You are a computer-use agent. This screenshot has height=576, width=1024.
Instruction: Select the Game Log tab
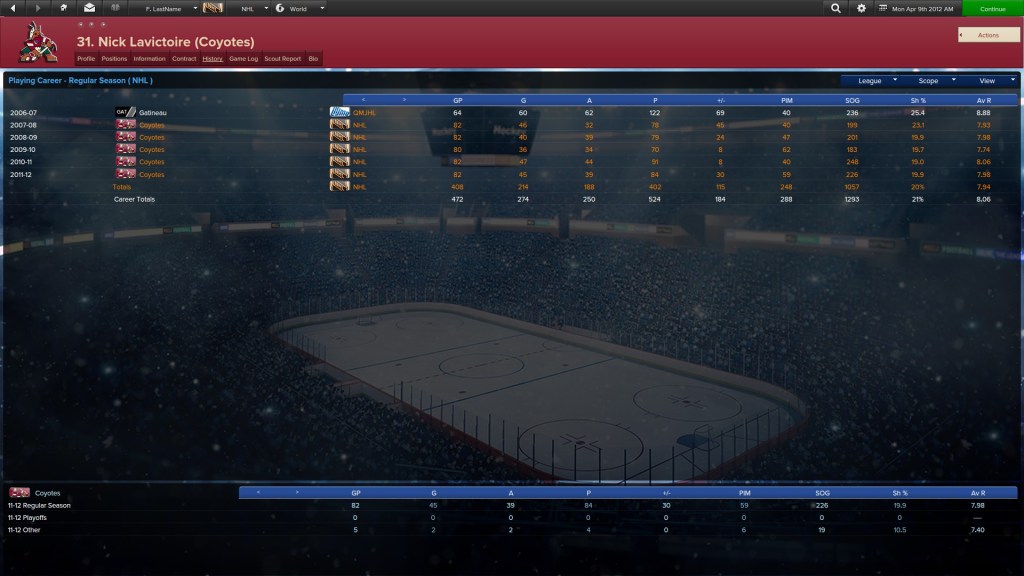pyautogui.click(x=244, y=59)
